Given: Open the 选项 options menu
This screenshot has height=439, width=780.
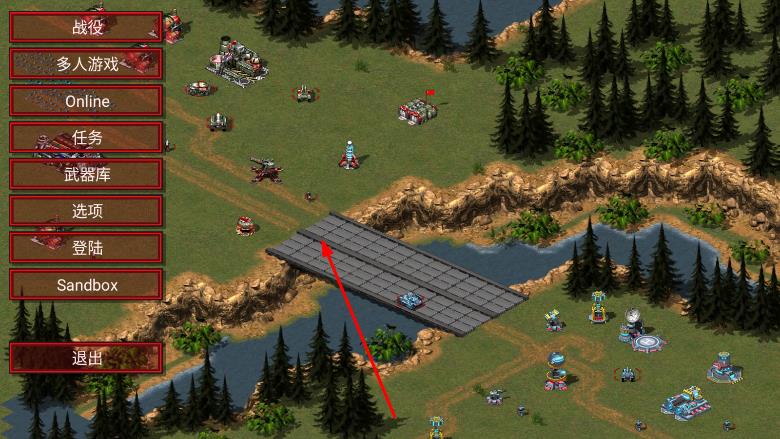Looking at the screenshot, I should click(86, 211).
